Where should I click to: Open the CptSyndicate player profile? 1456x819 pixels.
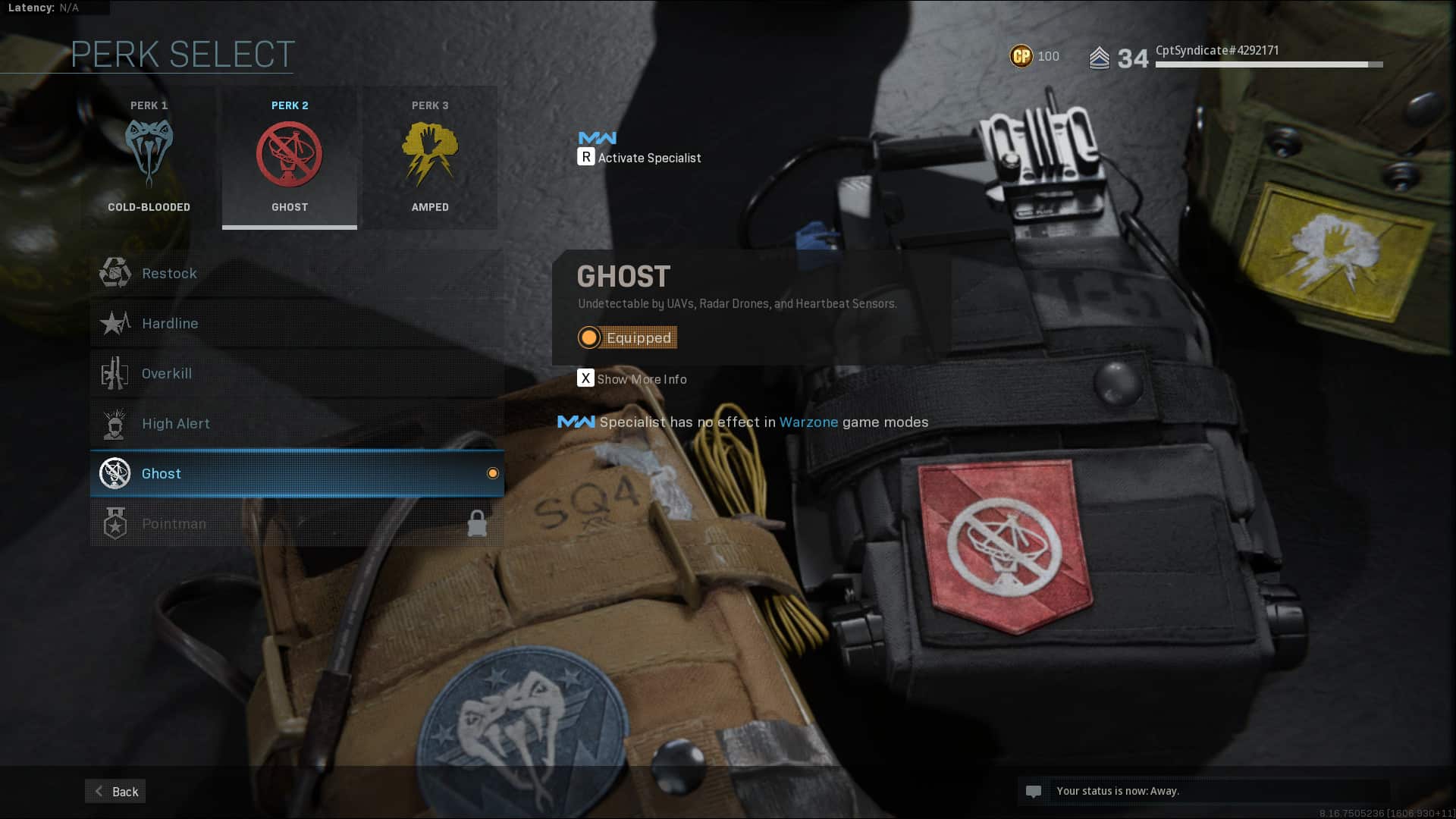[1216, 51]
